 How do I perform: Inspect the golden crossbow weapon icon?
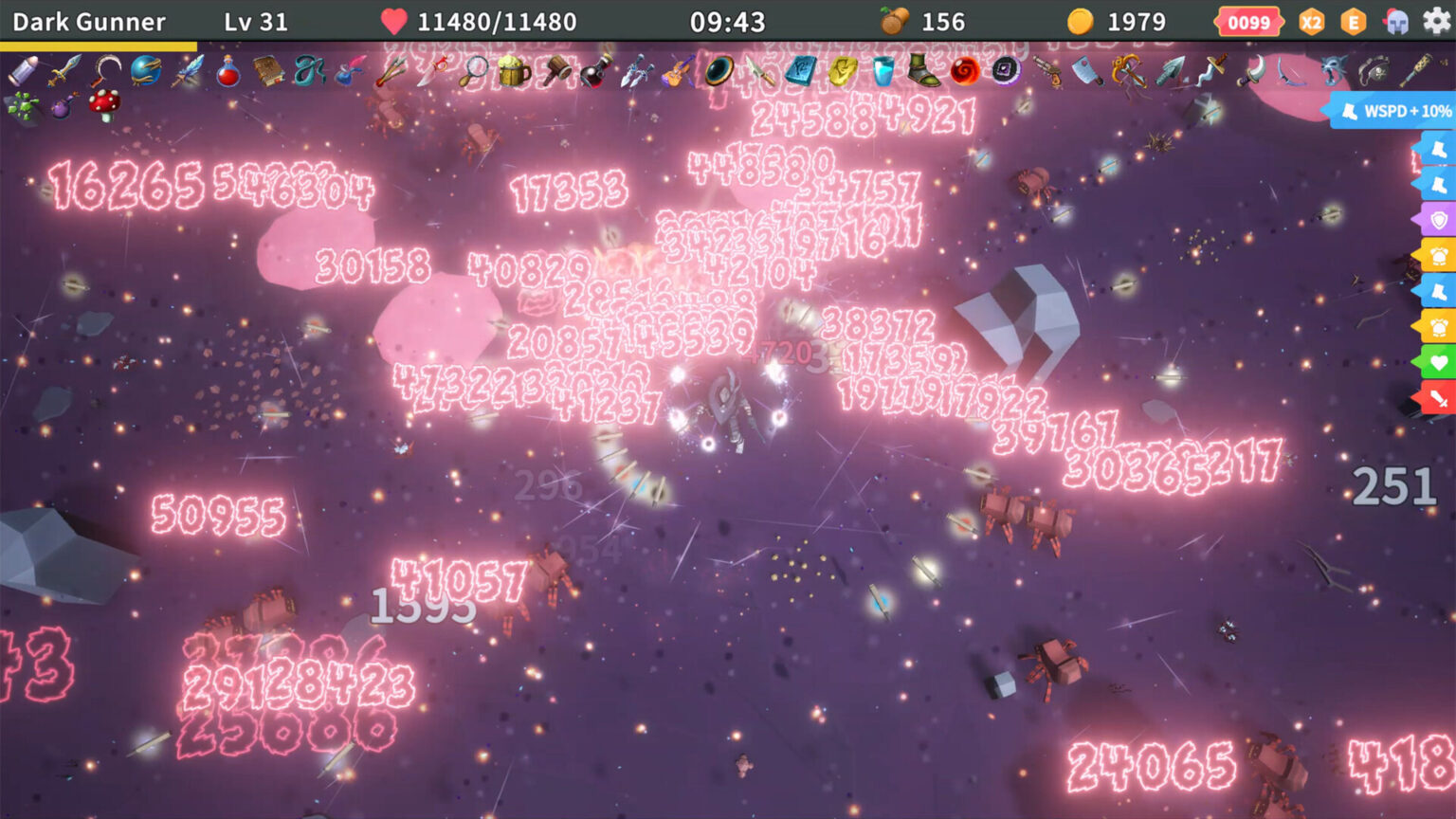(x=1128, y=71)
